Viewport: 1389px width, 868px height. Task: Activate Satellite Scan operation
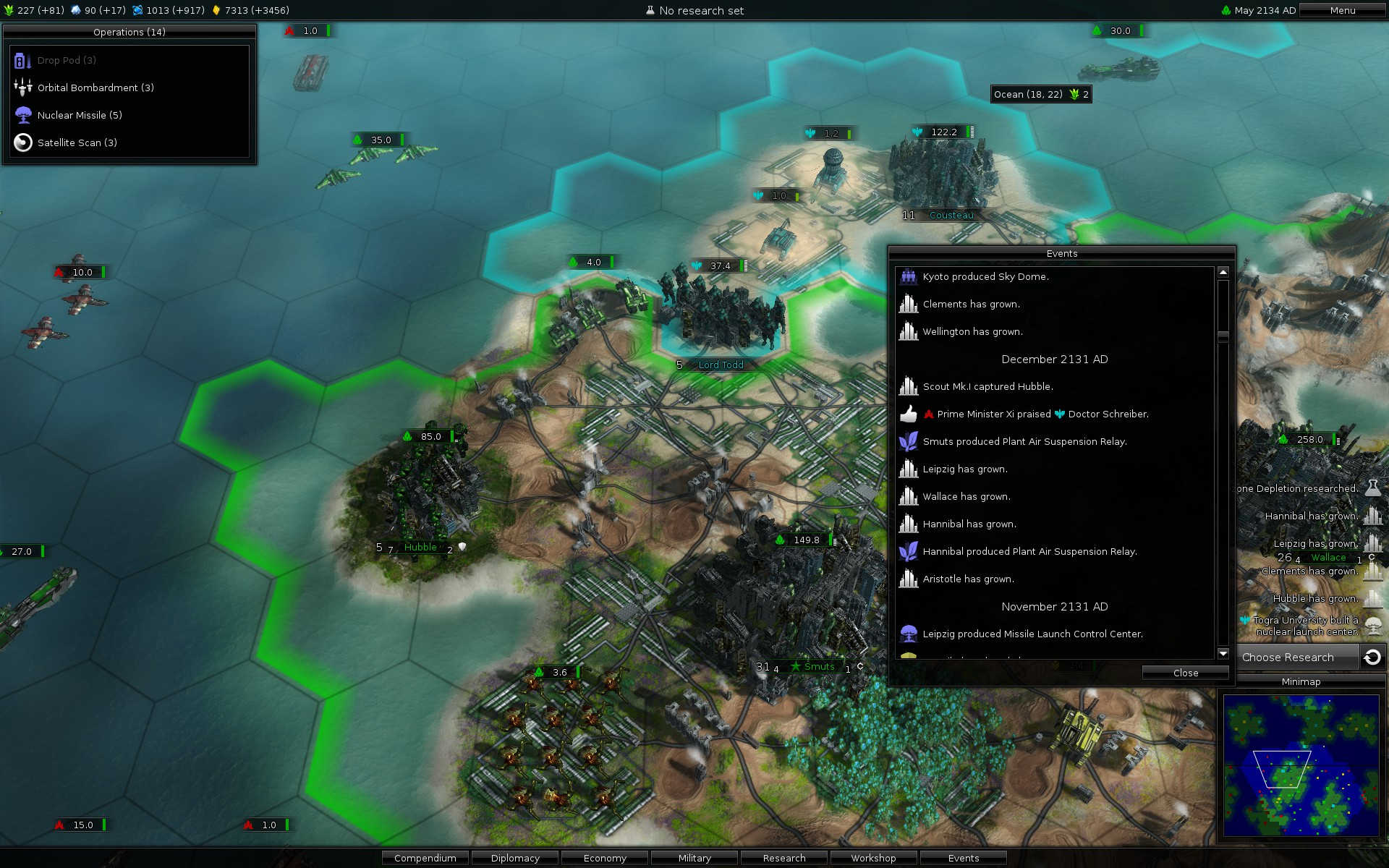(77, 142)
